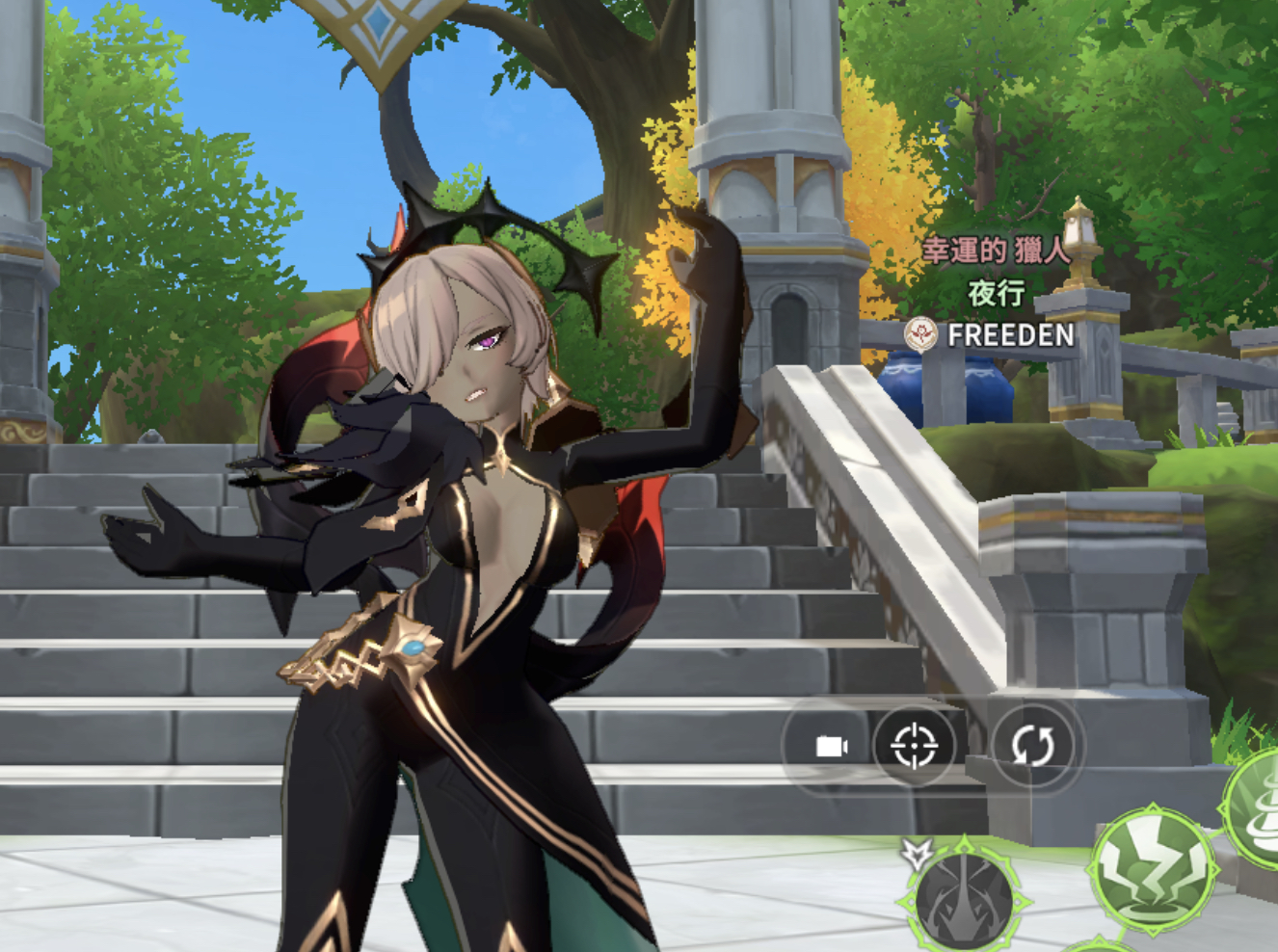Activate the crosshair target-lock button
Screen dimensions: 1278x952
pyautogui.click(x=914, y=746)
